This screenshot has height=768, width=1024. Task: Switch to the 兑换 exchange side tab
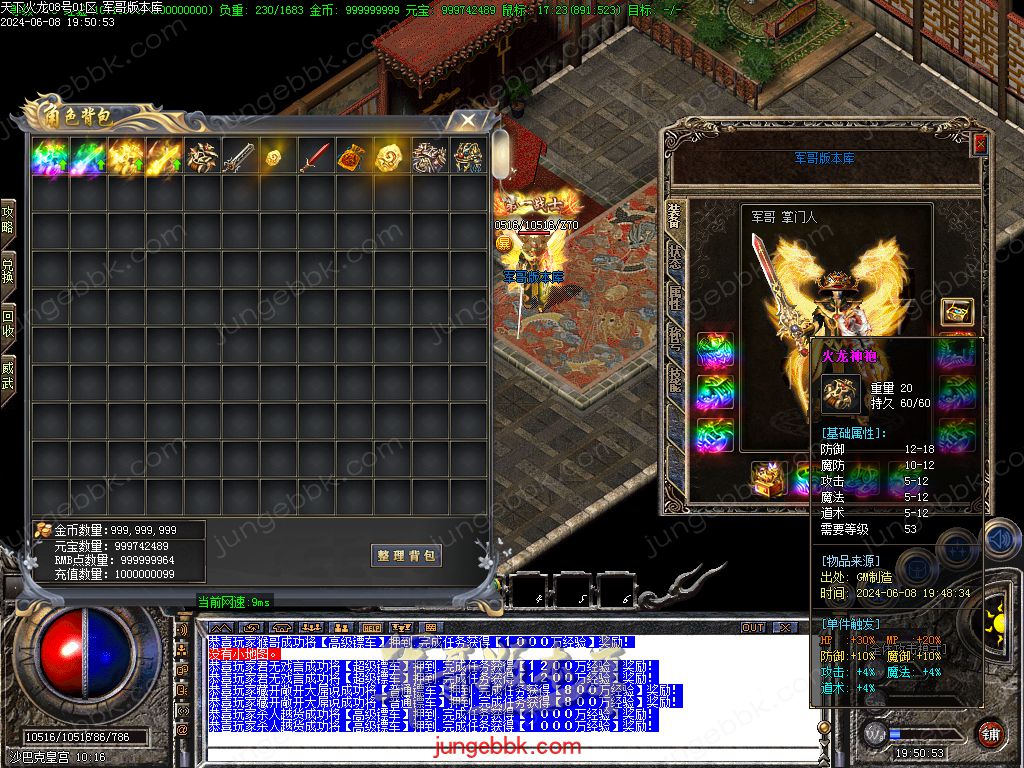click(x=8, y=271)
